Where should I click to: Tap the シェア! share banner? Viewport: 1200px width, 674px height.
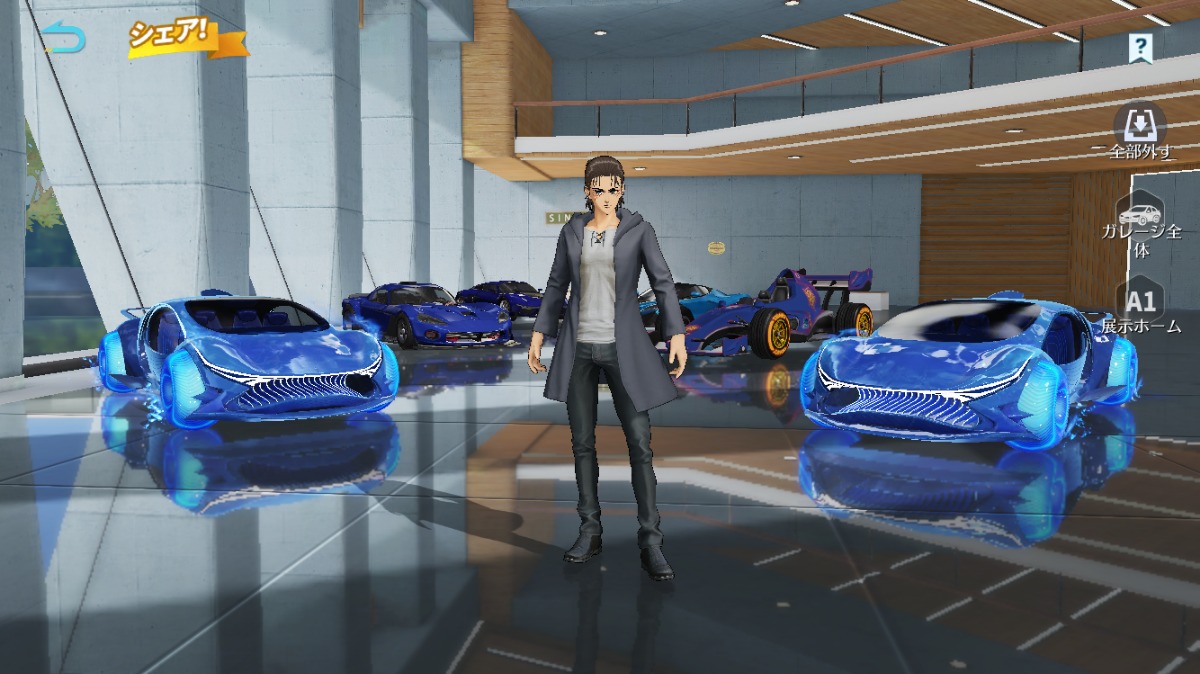(x=184, y=36)
